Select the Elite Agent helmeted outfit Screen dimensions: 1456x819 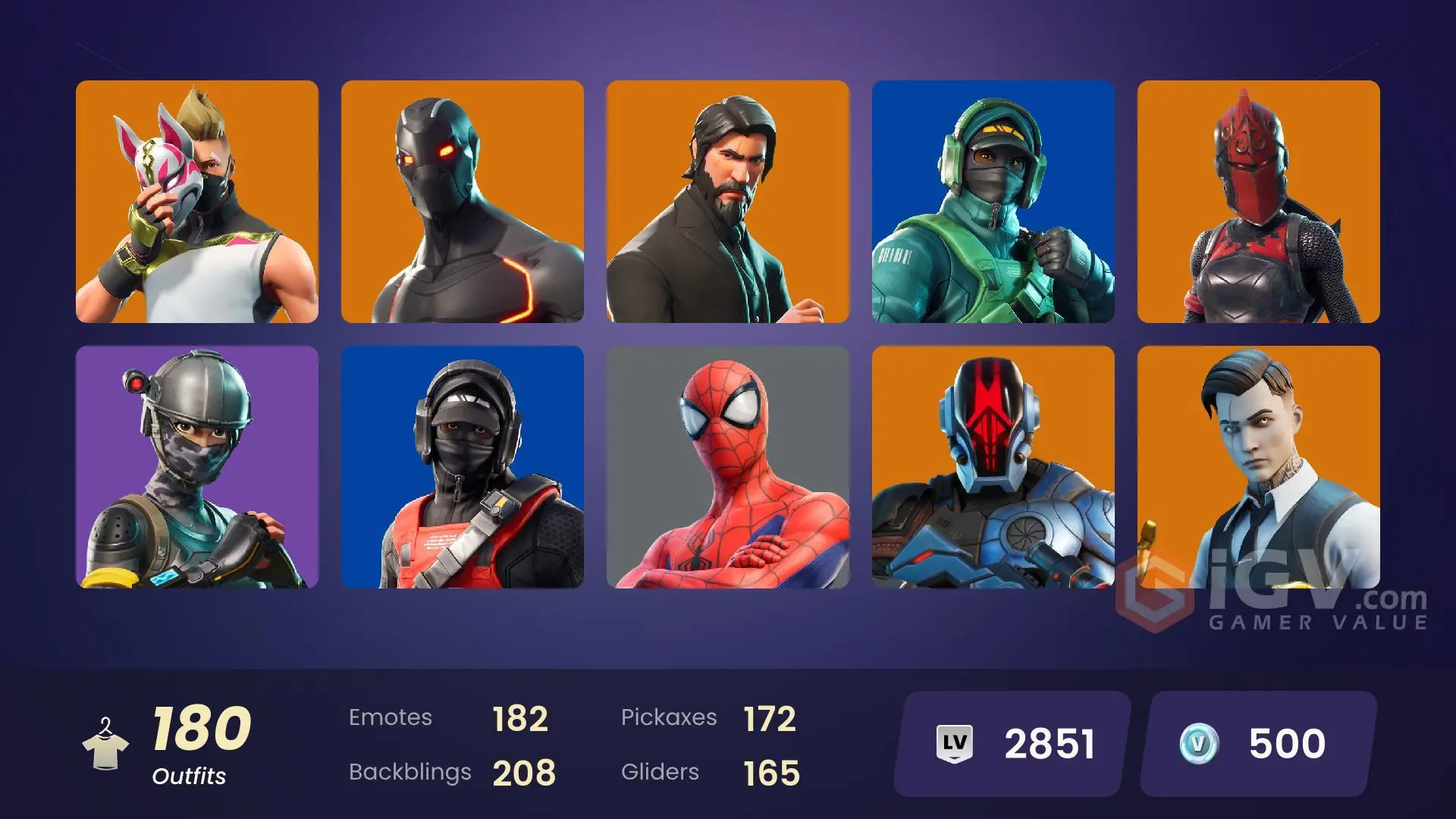197,467
